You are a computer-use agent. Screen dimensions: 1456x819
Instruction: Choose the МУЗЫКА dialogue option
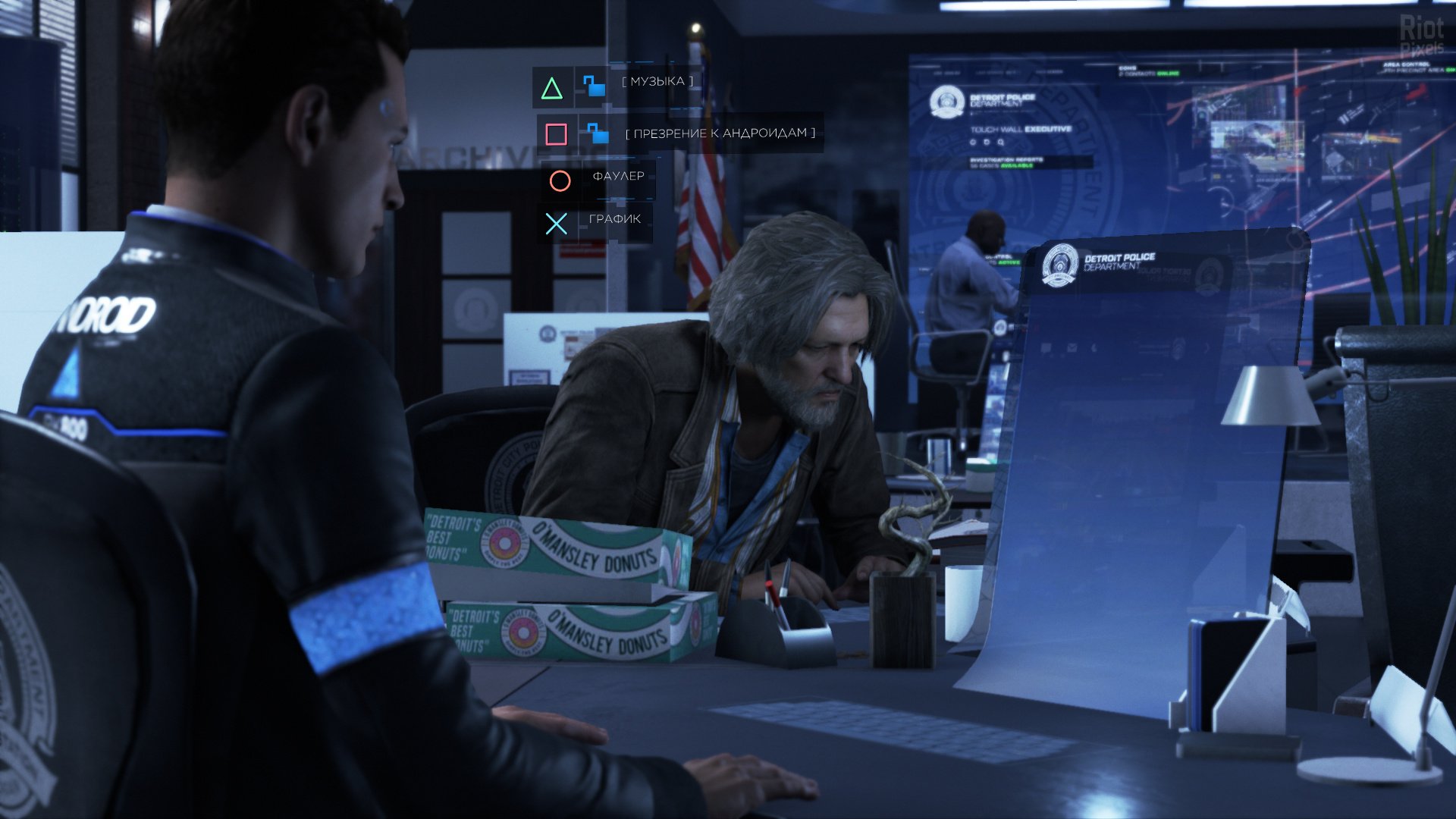pyautogui.click(x=657, y=82)
